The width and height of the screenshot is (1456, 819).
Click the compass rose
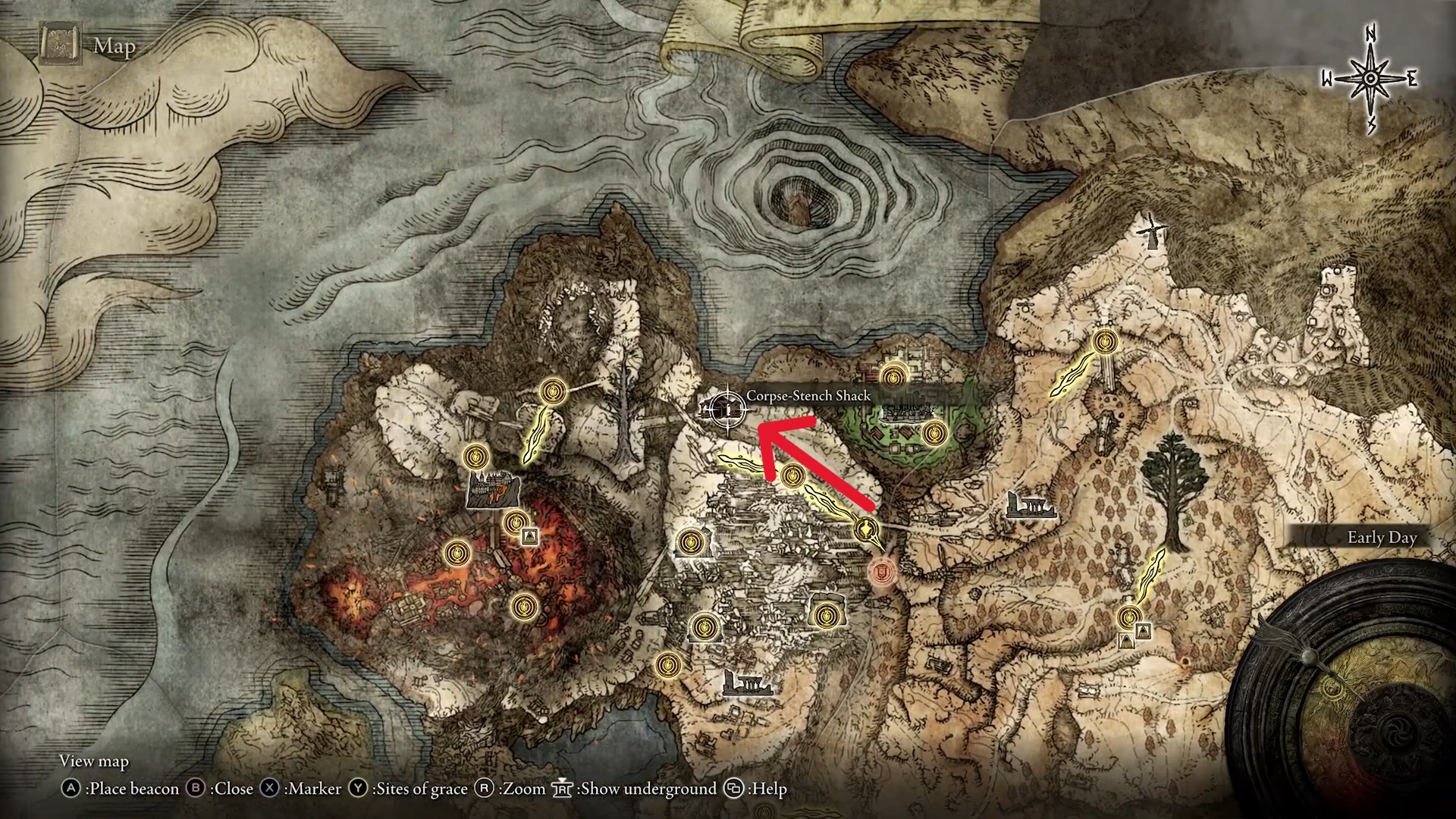(1370, 80)
